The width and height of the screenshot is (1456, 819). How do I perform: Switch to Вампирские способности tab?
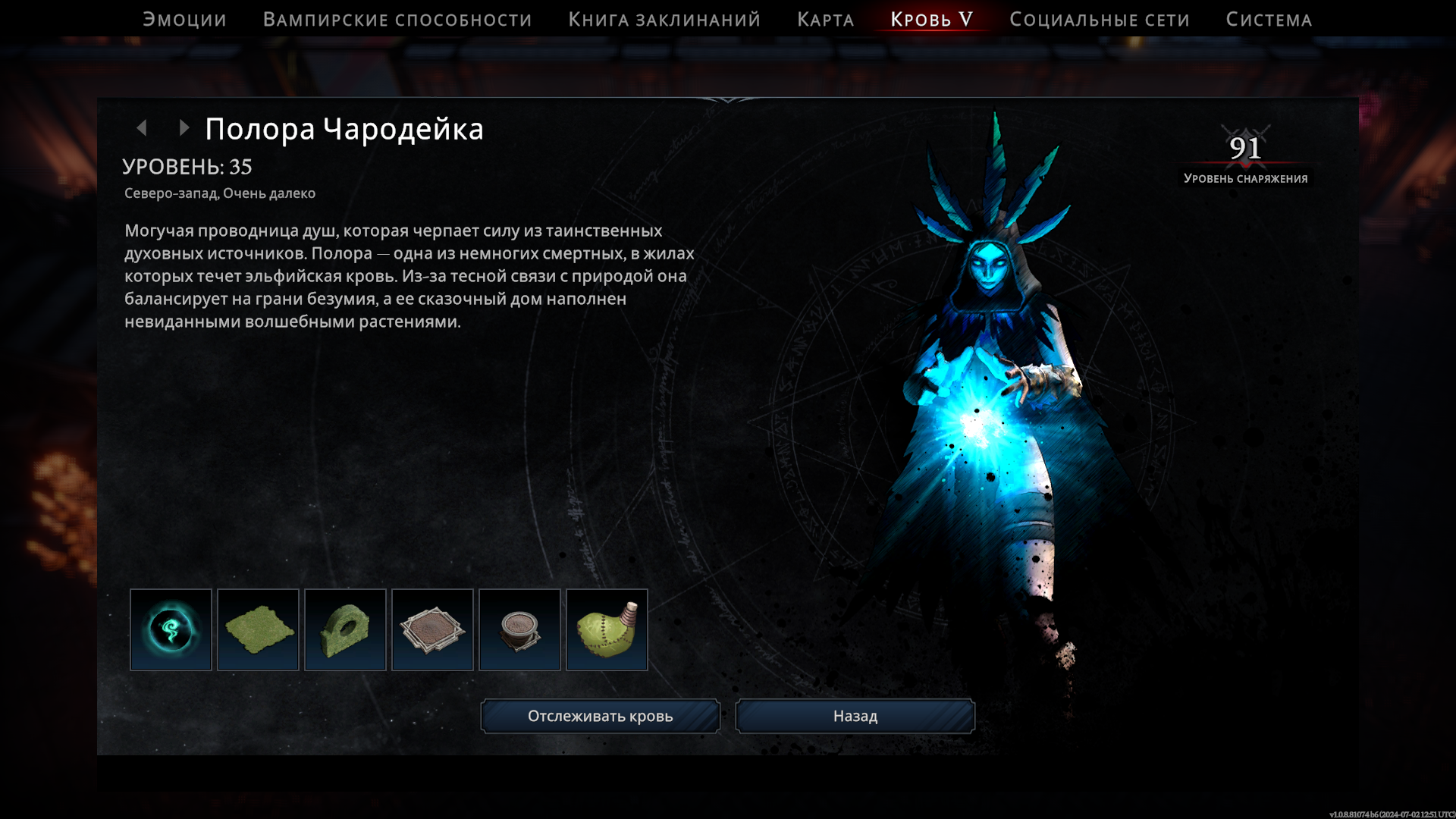397,20
